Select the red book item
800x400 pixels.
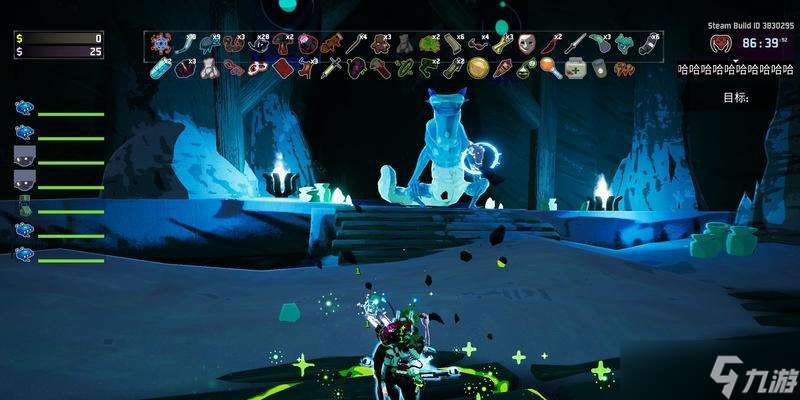click(283, 67)
